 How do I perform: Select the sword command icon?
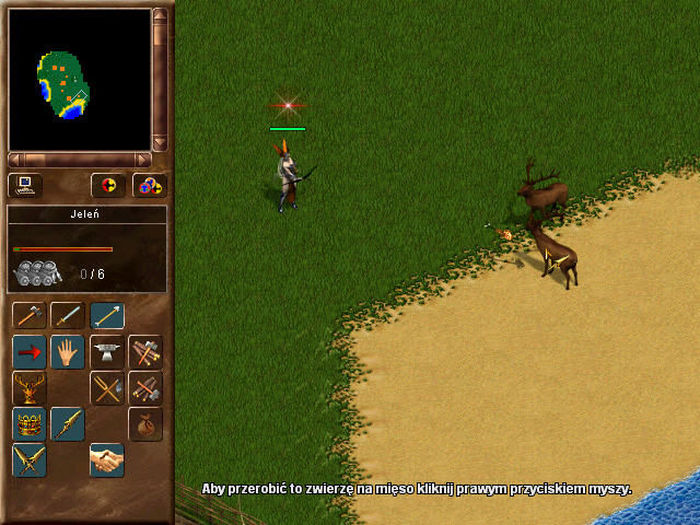click(67, 316)
